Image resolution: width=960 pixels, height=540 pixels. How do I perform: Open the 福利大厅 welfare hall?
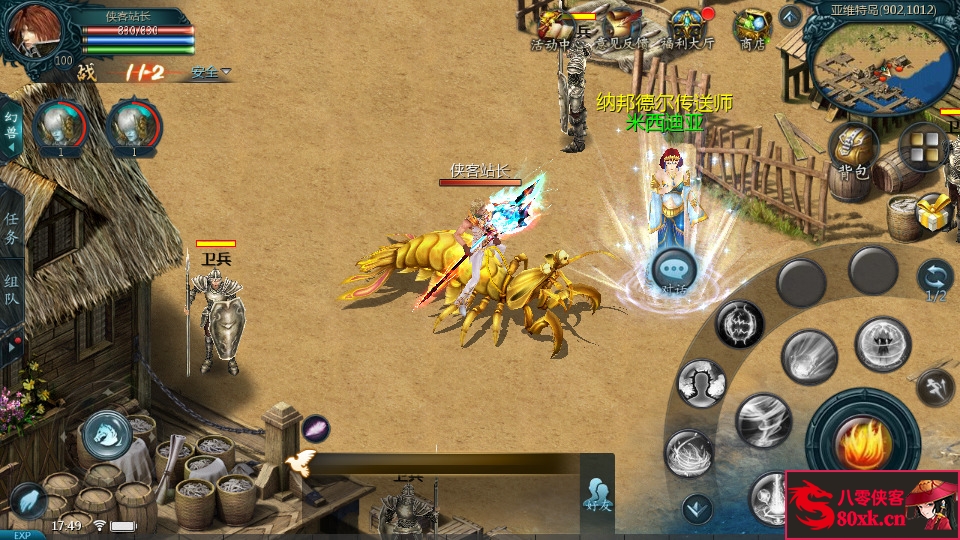[686, 28]
